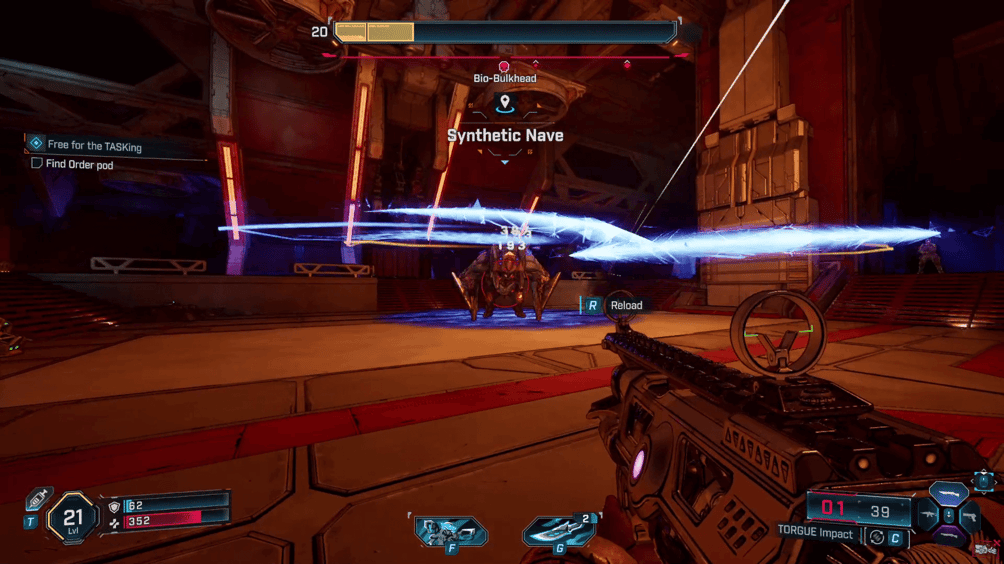Viewport: 1004px width, 564px height.
Task: Click the Bio-Bulkhead waypoint marker icon
Action: [x=504, y=102]
